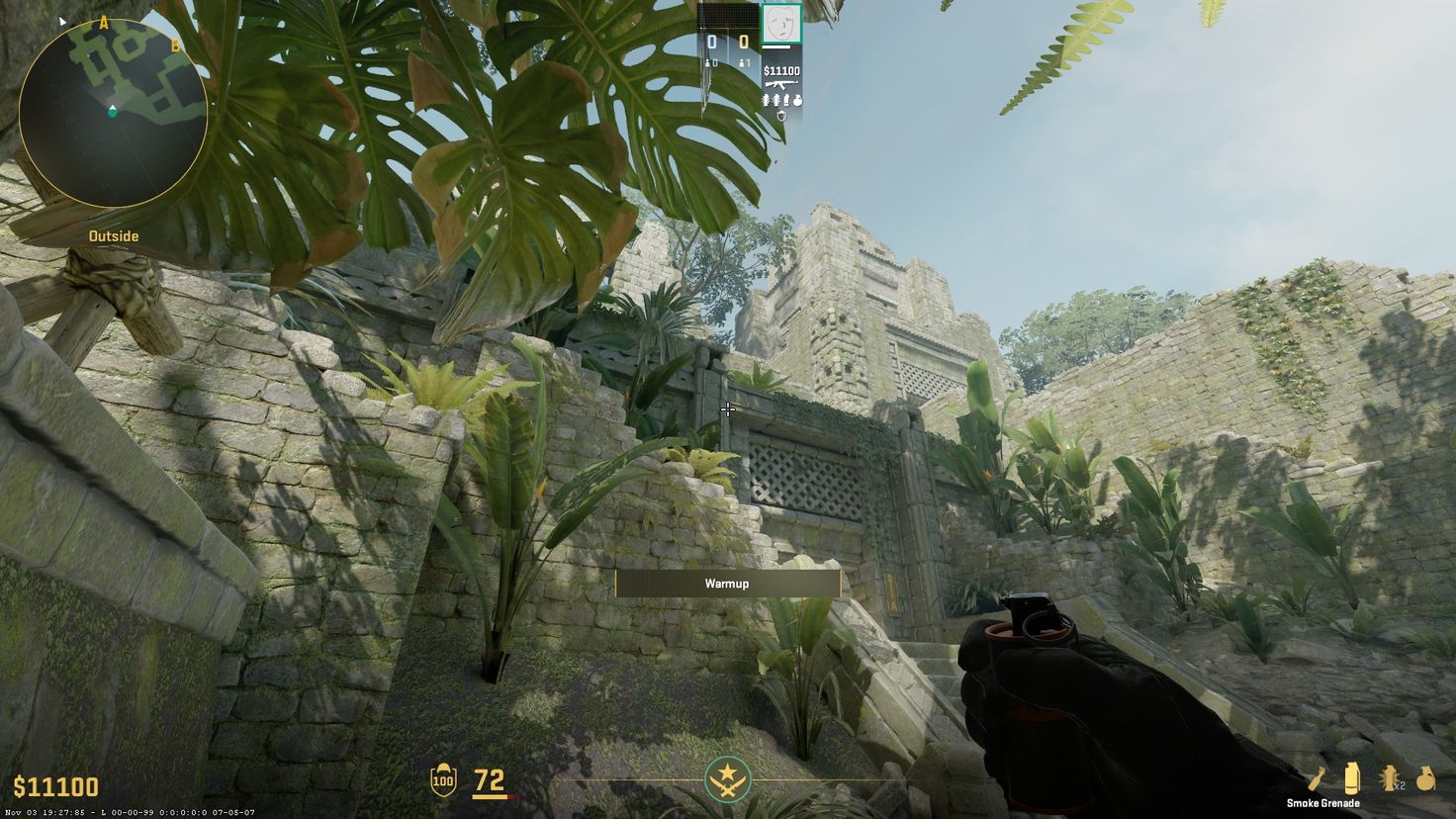
Task: Select the flashbang grenade icon
Action: coord(1389,778)
